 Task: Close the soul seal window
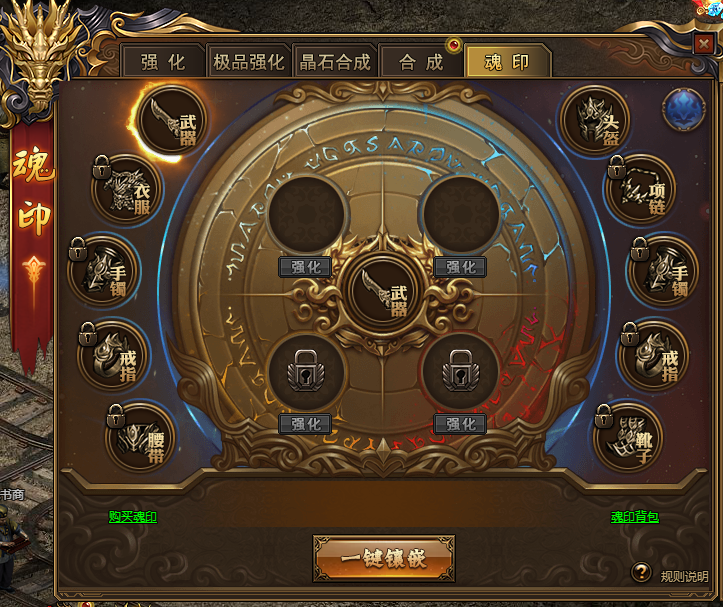pyautogui.click(x=703, y=44)
